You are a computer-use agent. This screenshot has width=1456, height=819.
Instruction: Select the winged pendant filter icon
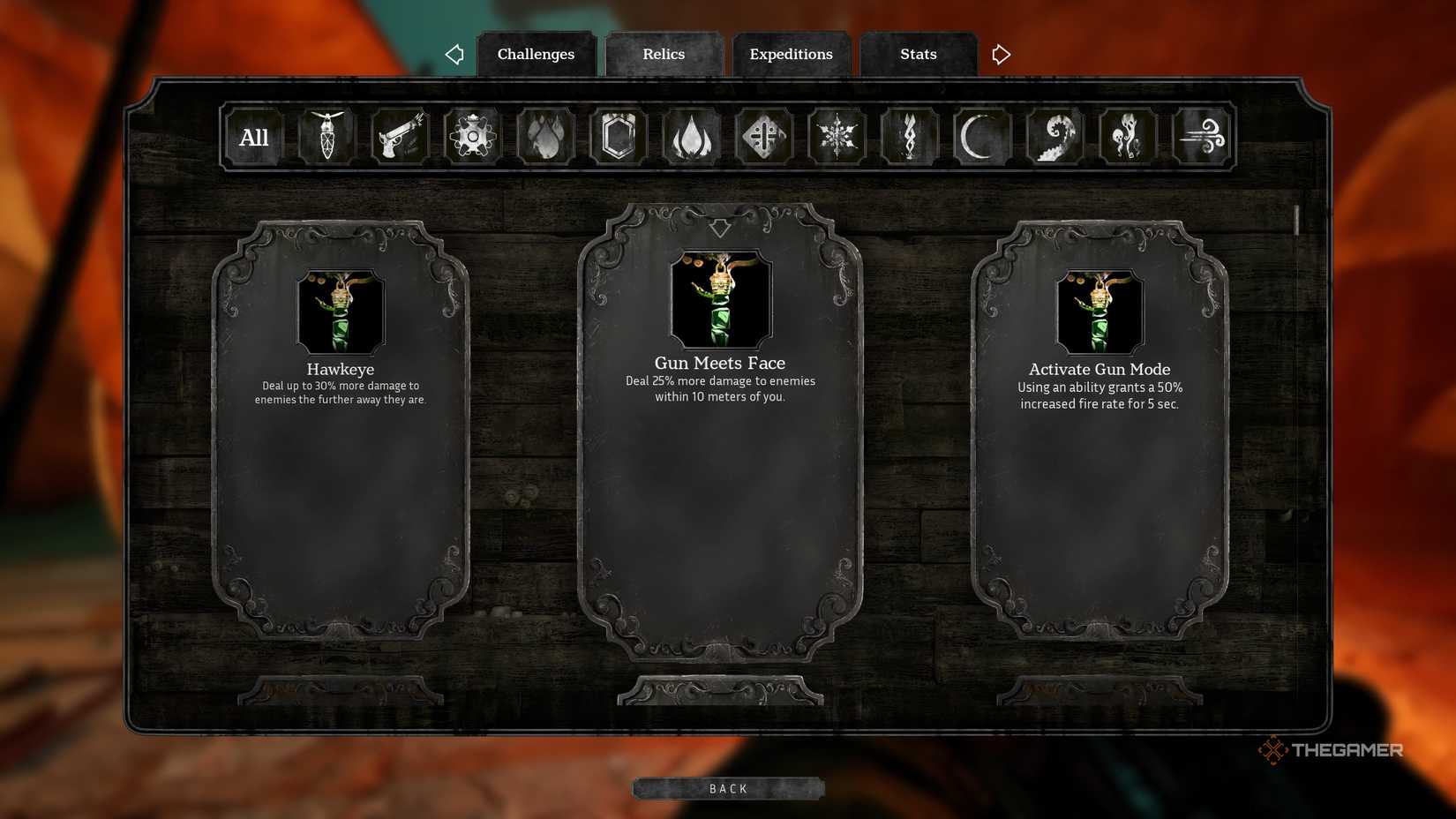coord(326,136)
